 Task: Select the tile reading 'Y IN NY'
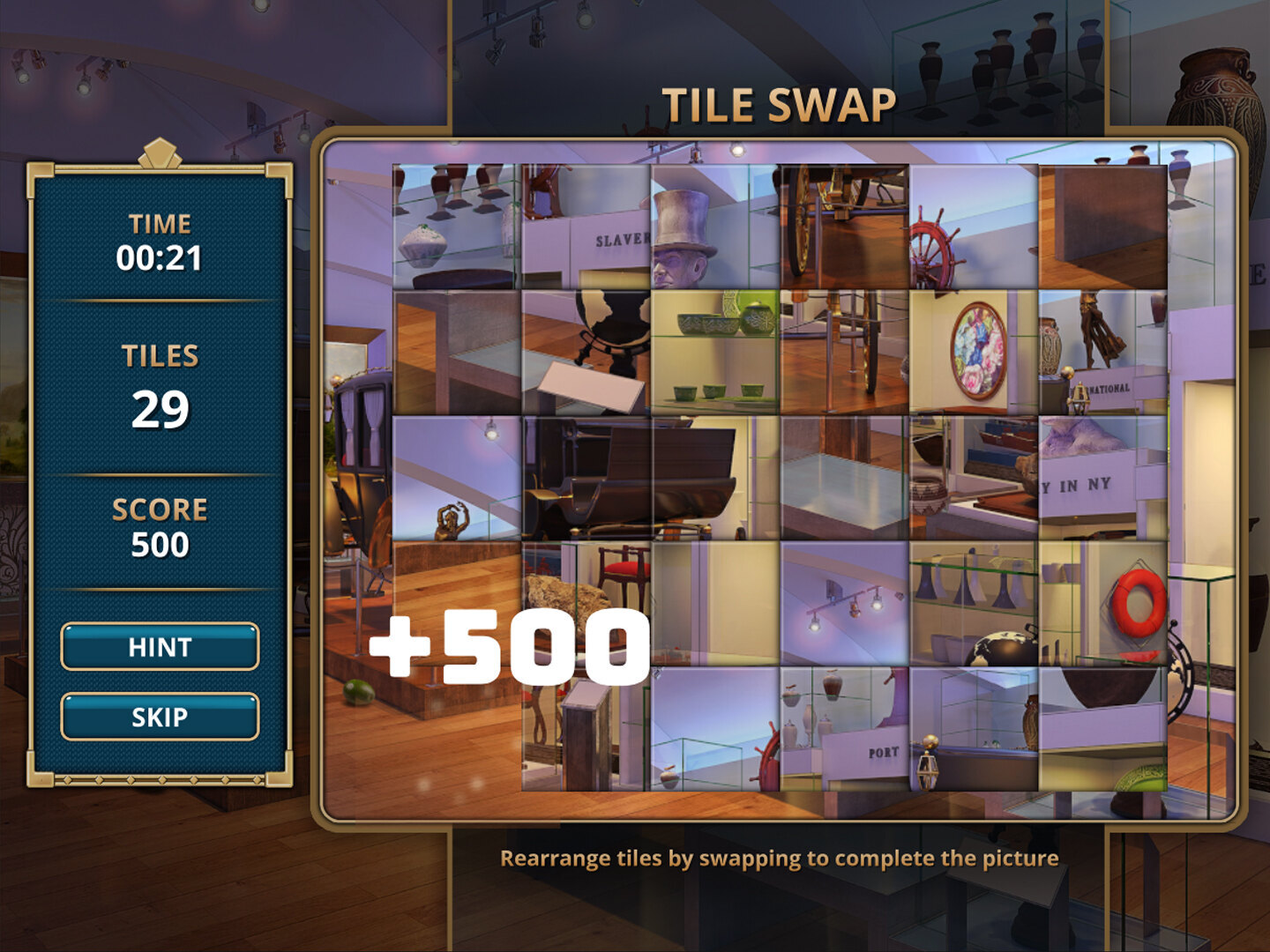pyautogui.click(x=1103, y=478)
